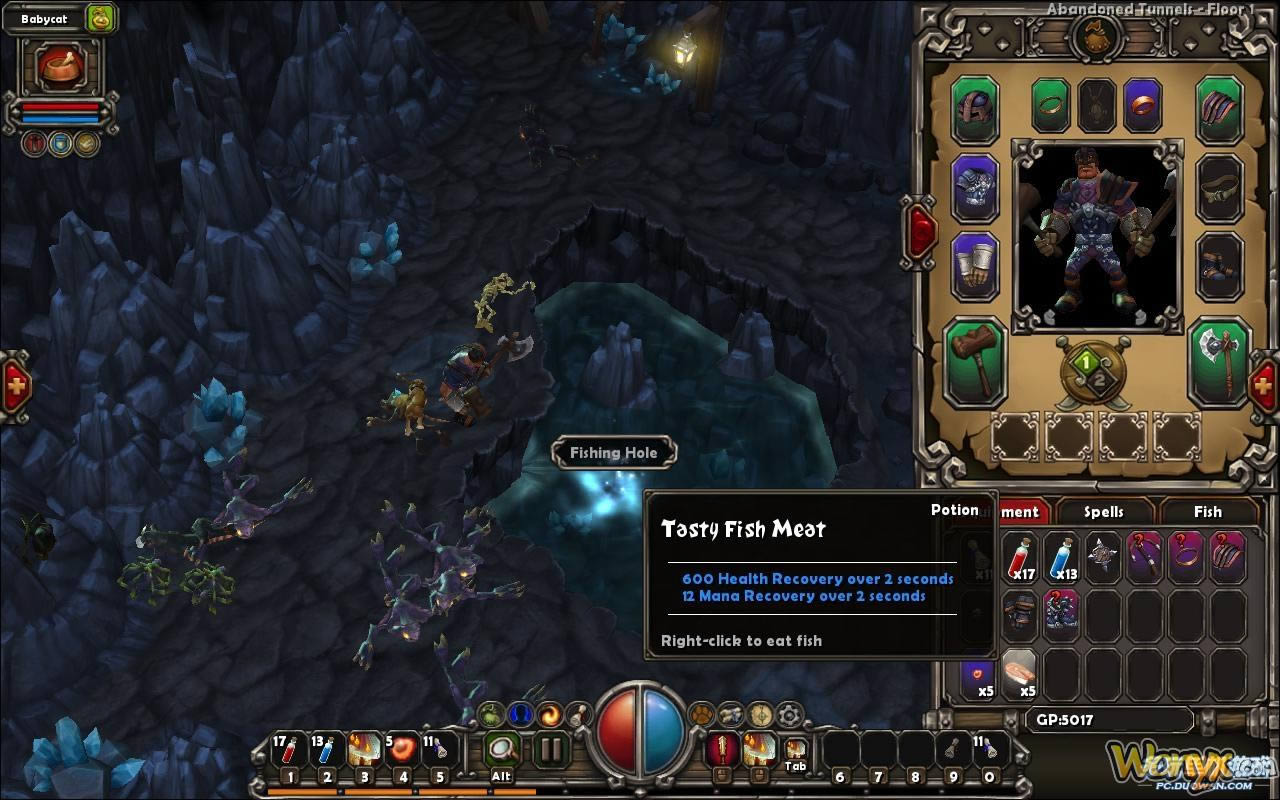The height and width of the screenshot is (800, 1280).
Task: Select the Tasty Fish Meat stack
Action: (1019, 671)
